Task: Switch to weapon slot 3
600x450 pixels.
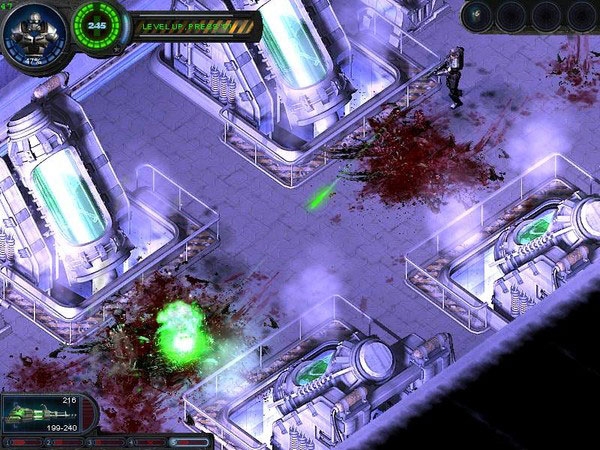Action: 107,441
